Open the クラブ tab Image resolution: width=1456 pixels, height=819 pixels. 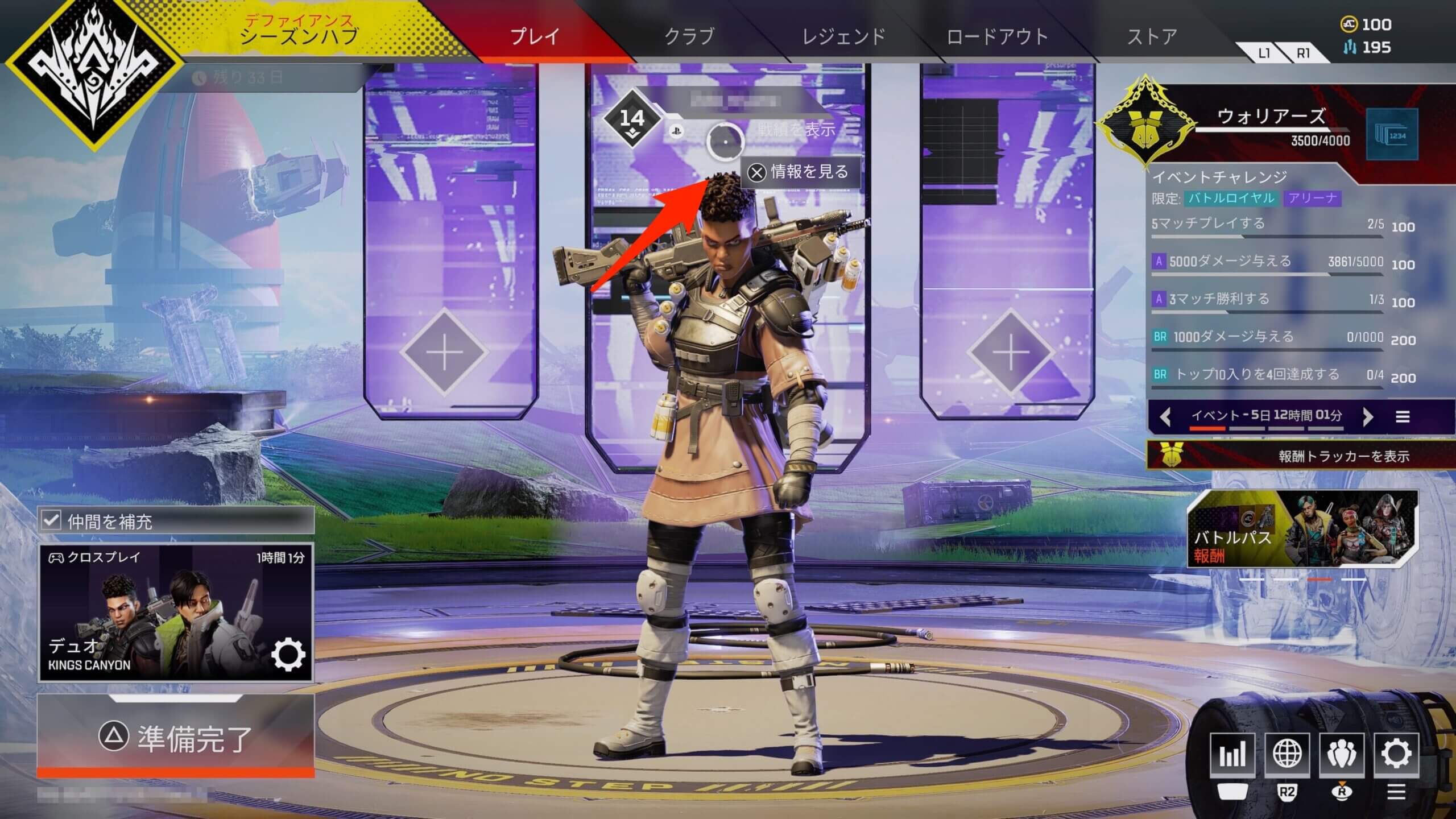click(689, 37)
